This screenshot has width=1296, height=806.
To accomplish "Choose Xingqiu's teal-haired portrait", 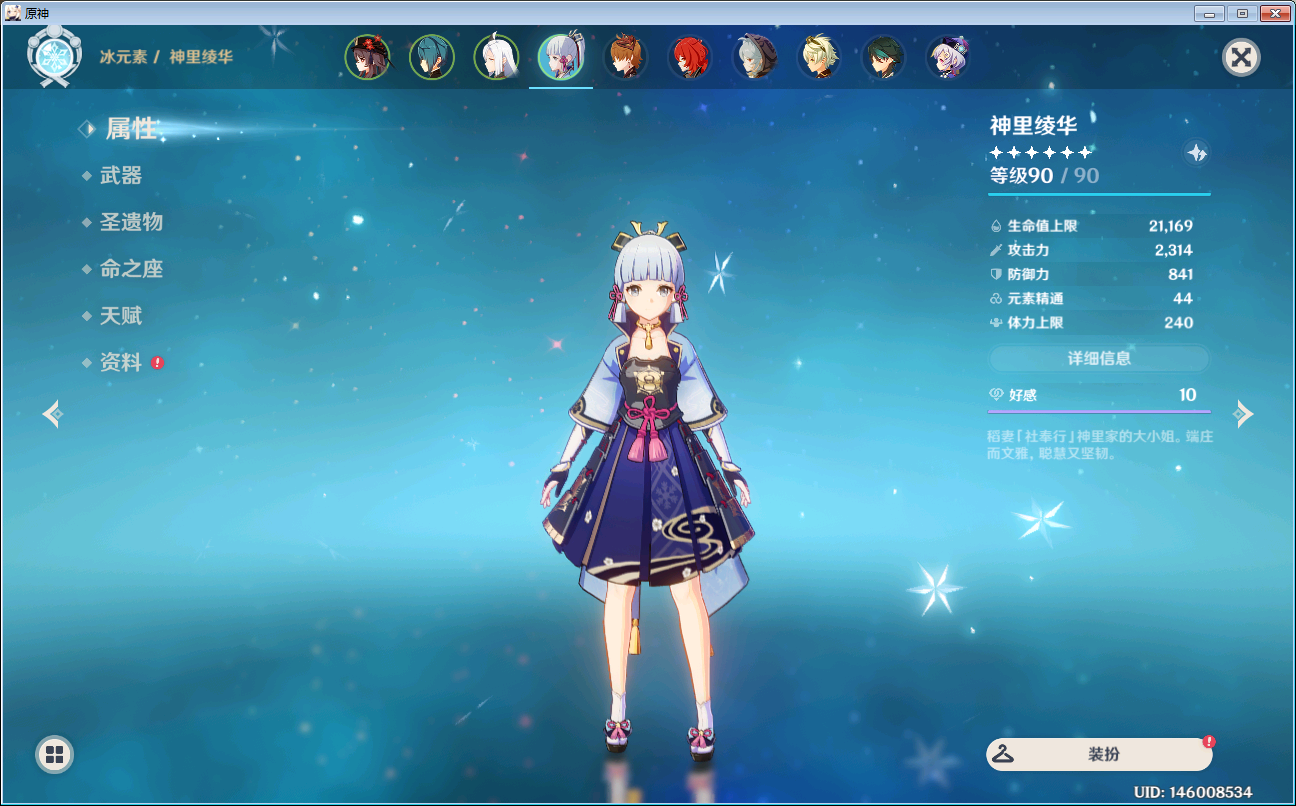I will [x=432, y=57].
